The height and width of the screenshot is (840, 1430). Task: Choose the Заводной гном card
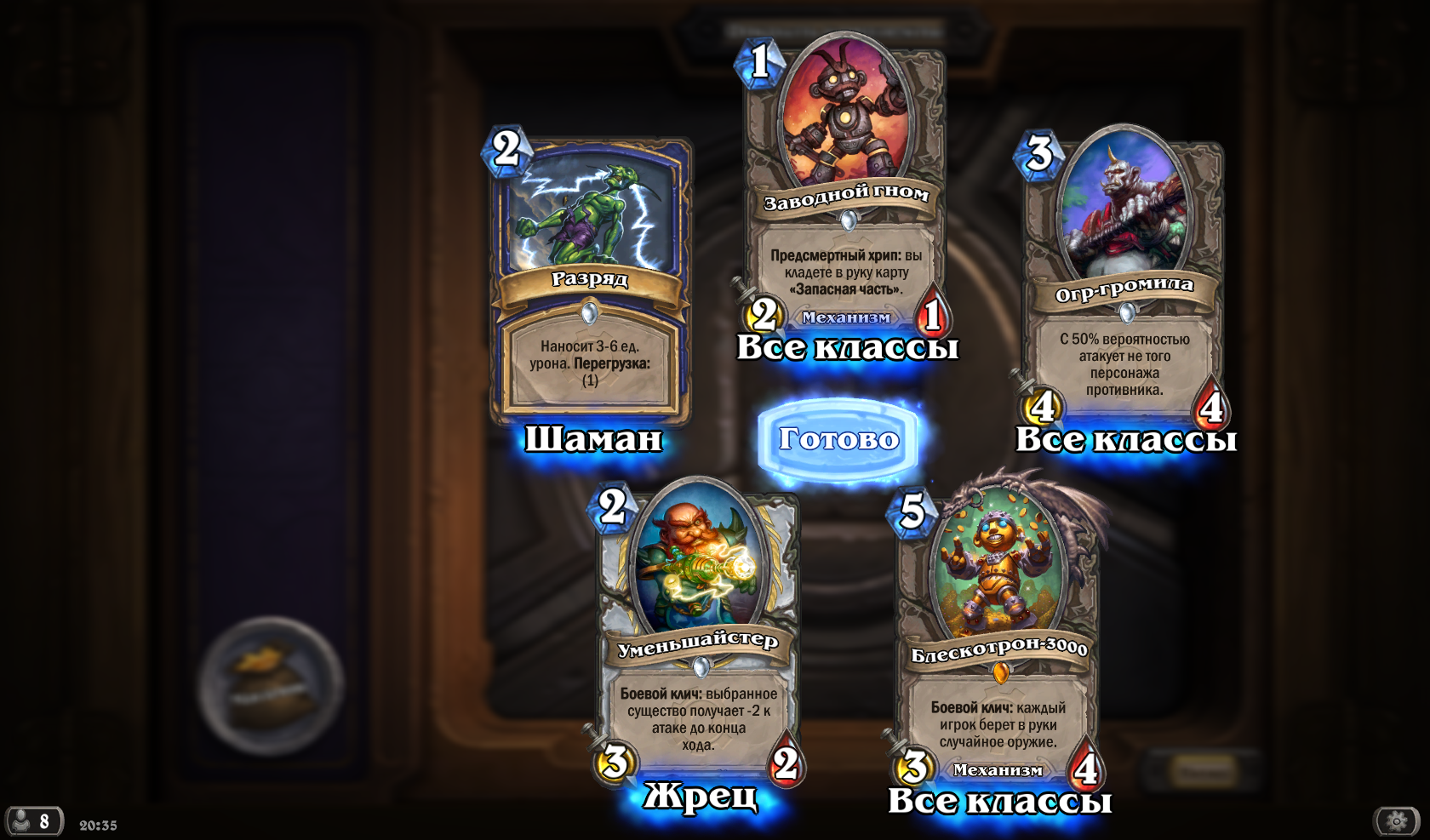click(845, 187)
